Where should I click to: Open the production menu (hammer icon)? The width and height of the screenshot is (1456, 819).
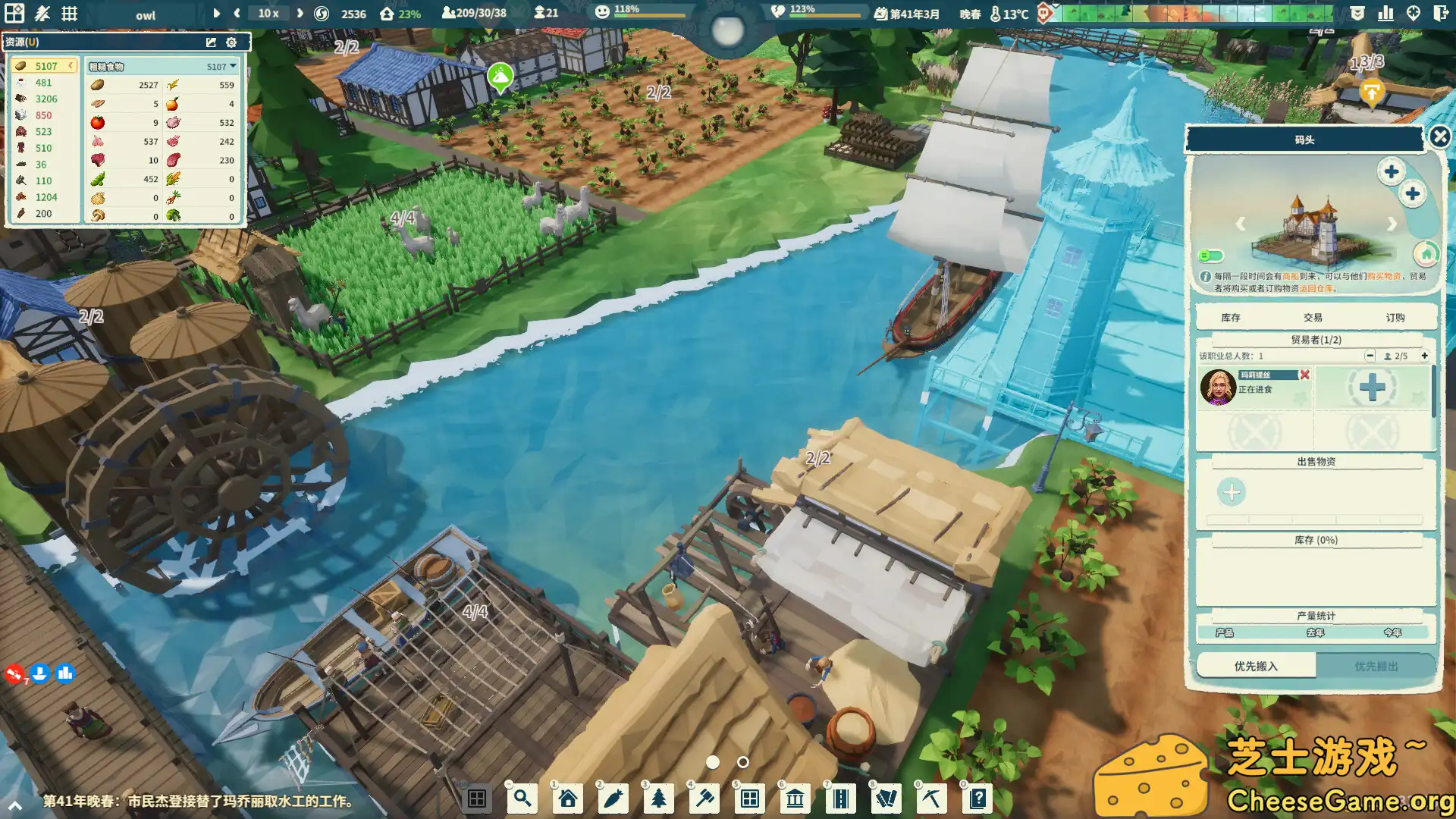tap(704, 799)
